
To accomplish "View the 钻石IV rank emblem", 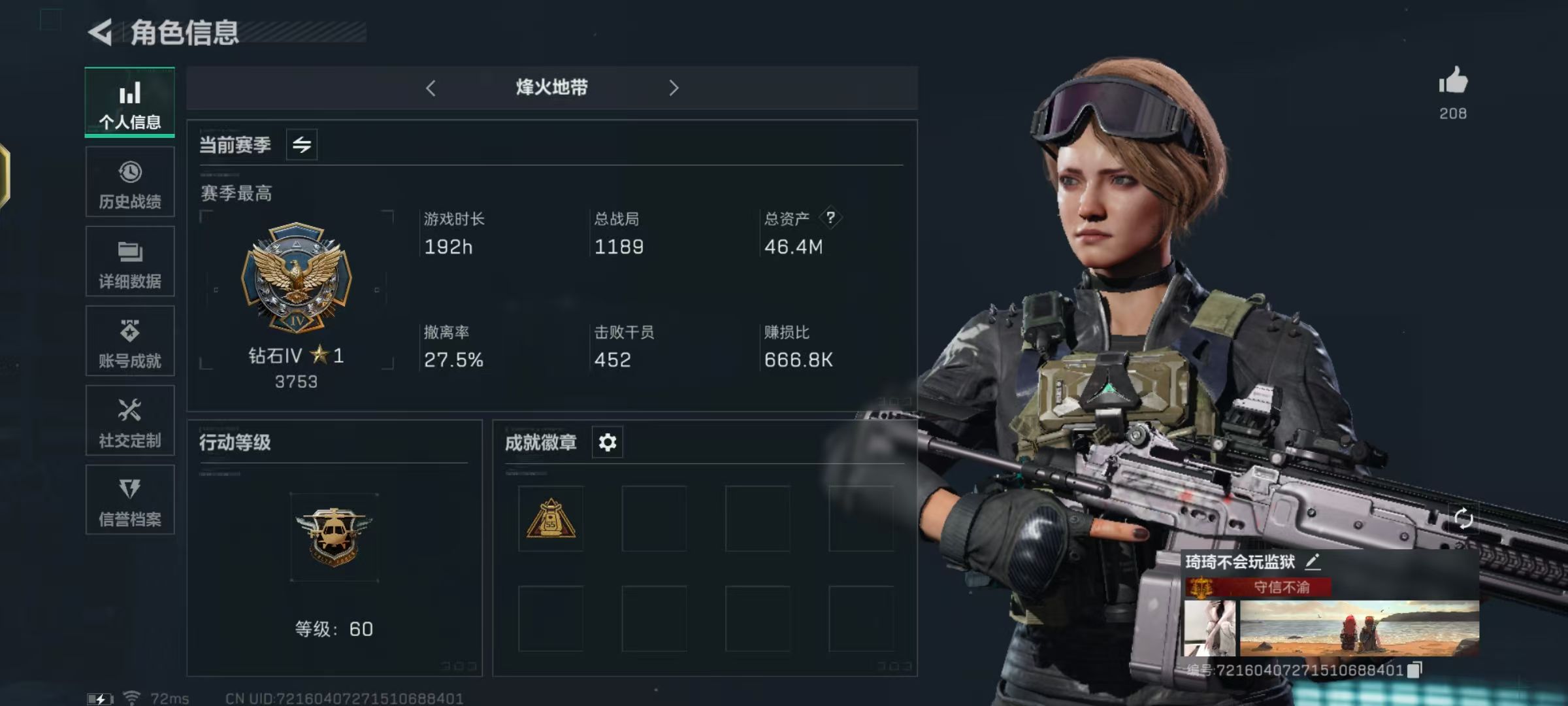I will [x=297, y=277].
